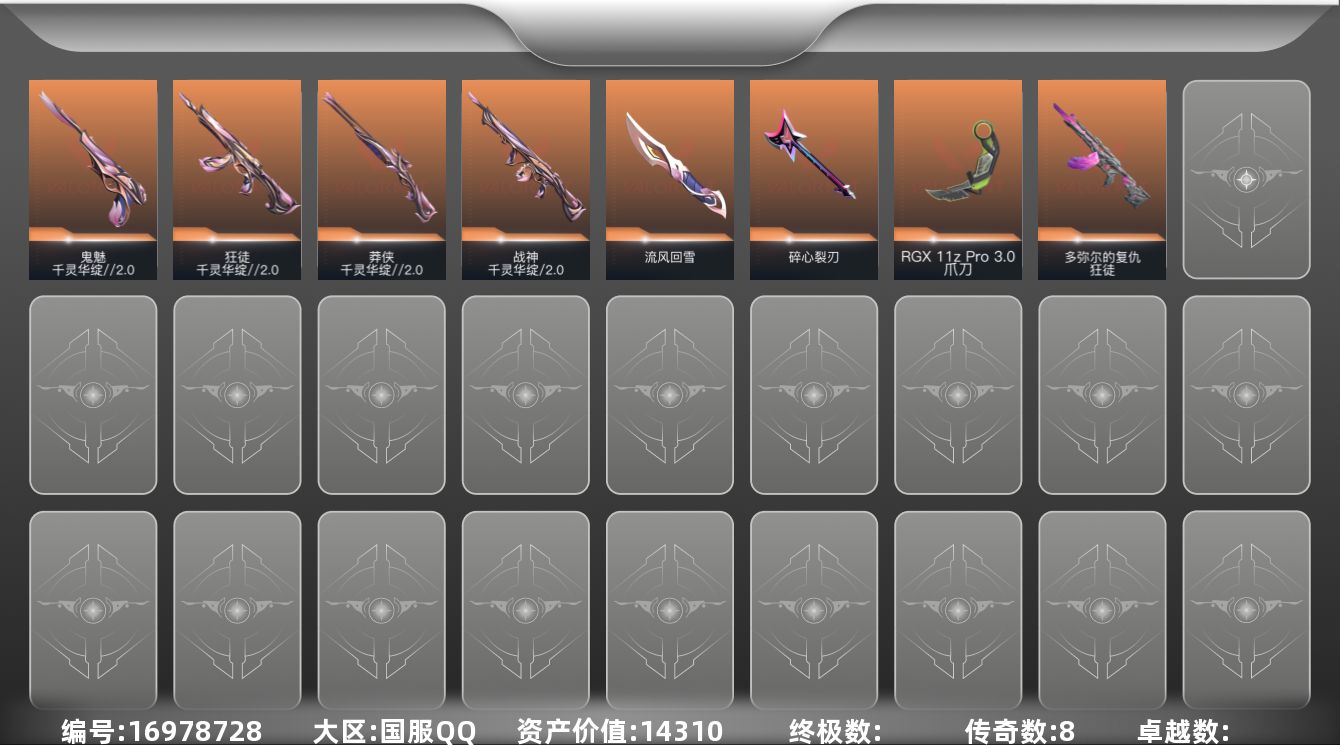
Task: Open the 流风回雪 knife skin card
Action: (669, 178)
